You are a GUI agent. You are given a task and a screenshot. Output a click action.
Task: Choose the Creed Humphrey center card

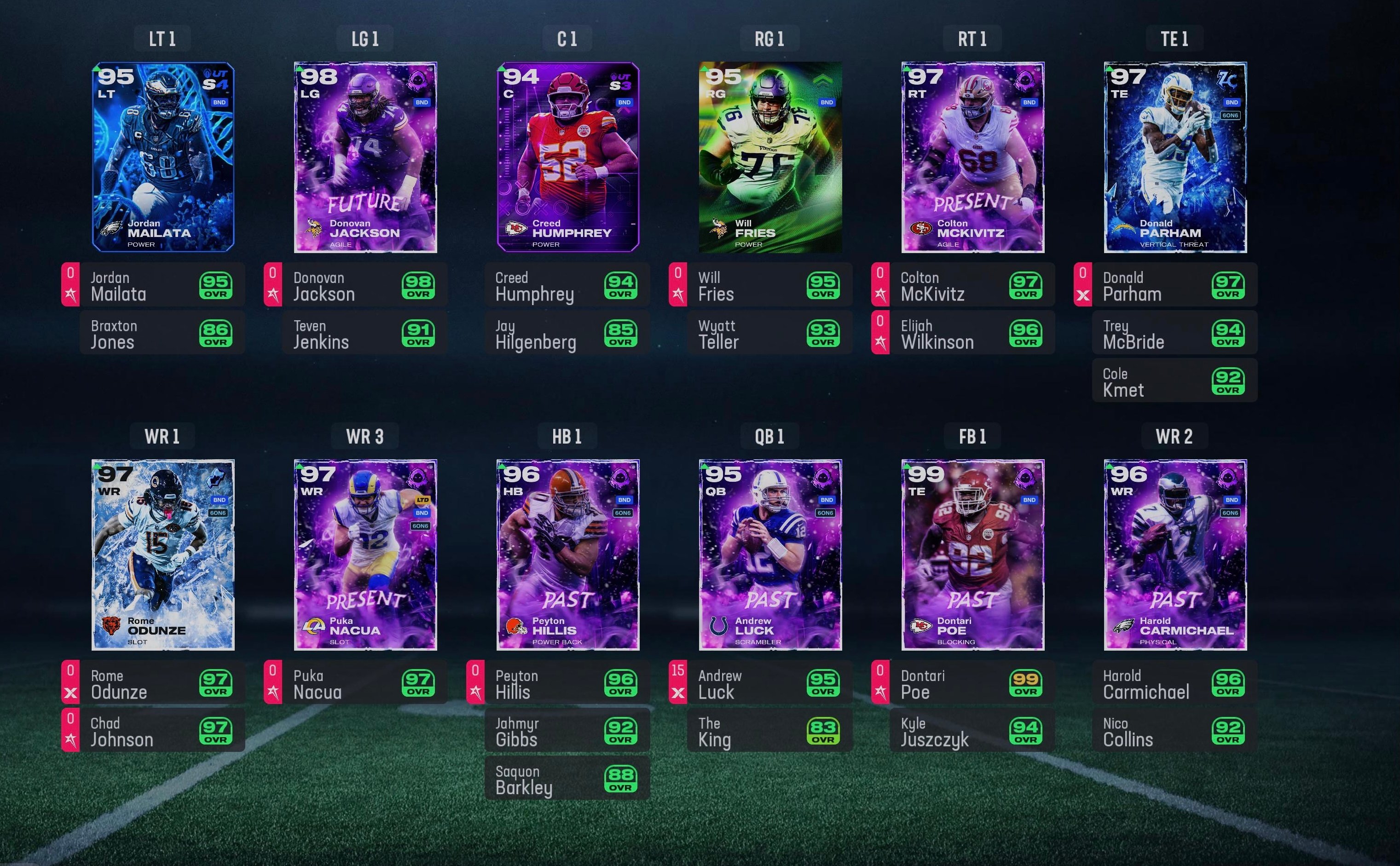tap(567, 157)
